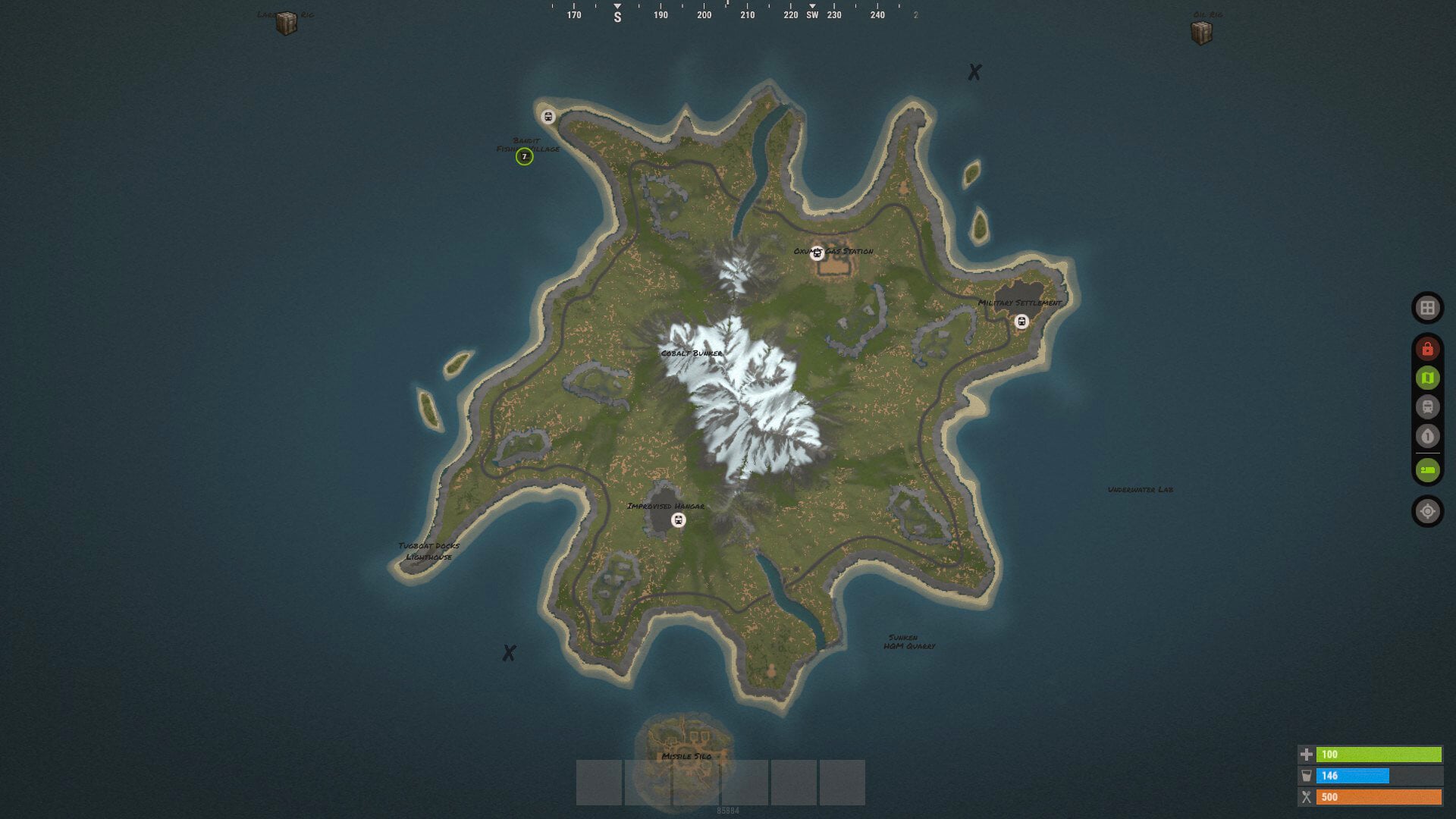The image size is (1456, 819).
Task: Center the map with the crosshair button
Action: pyautogui.click(x=1427, y=512)
